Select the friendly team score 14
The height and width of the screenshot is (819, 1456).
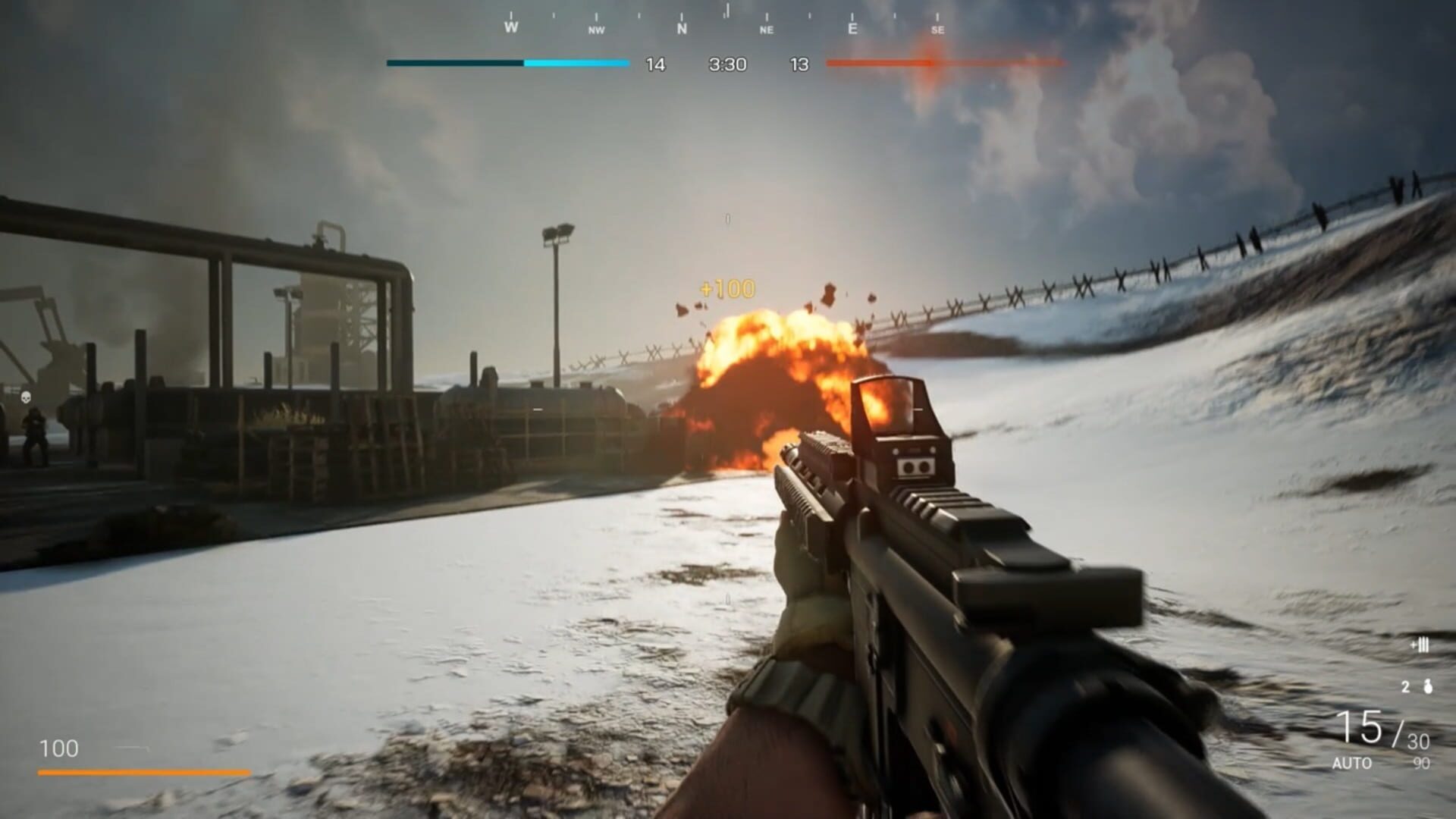[x=654, y=65]
